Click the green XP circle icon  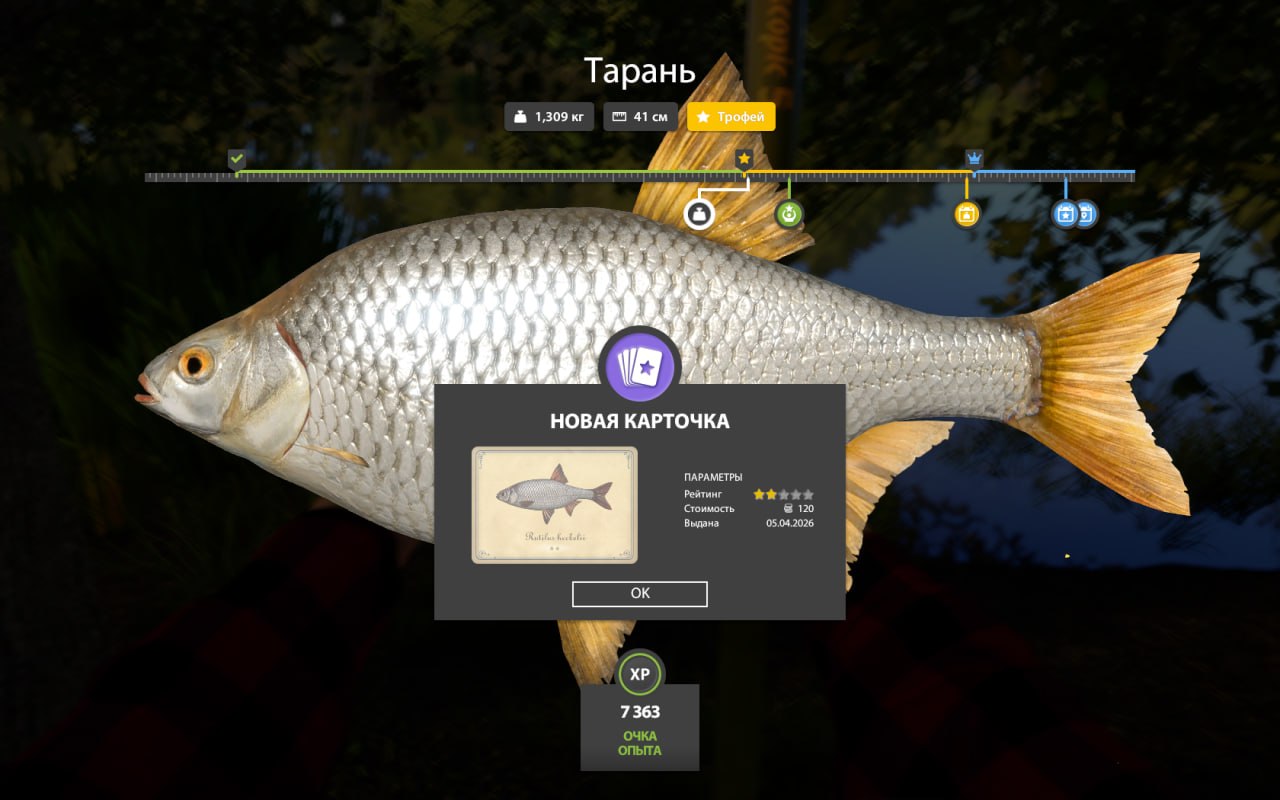click(639, 673)
